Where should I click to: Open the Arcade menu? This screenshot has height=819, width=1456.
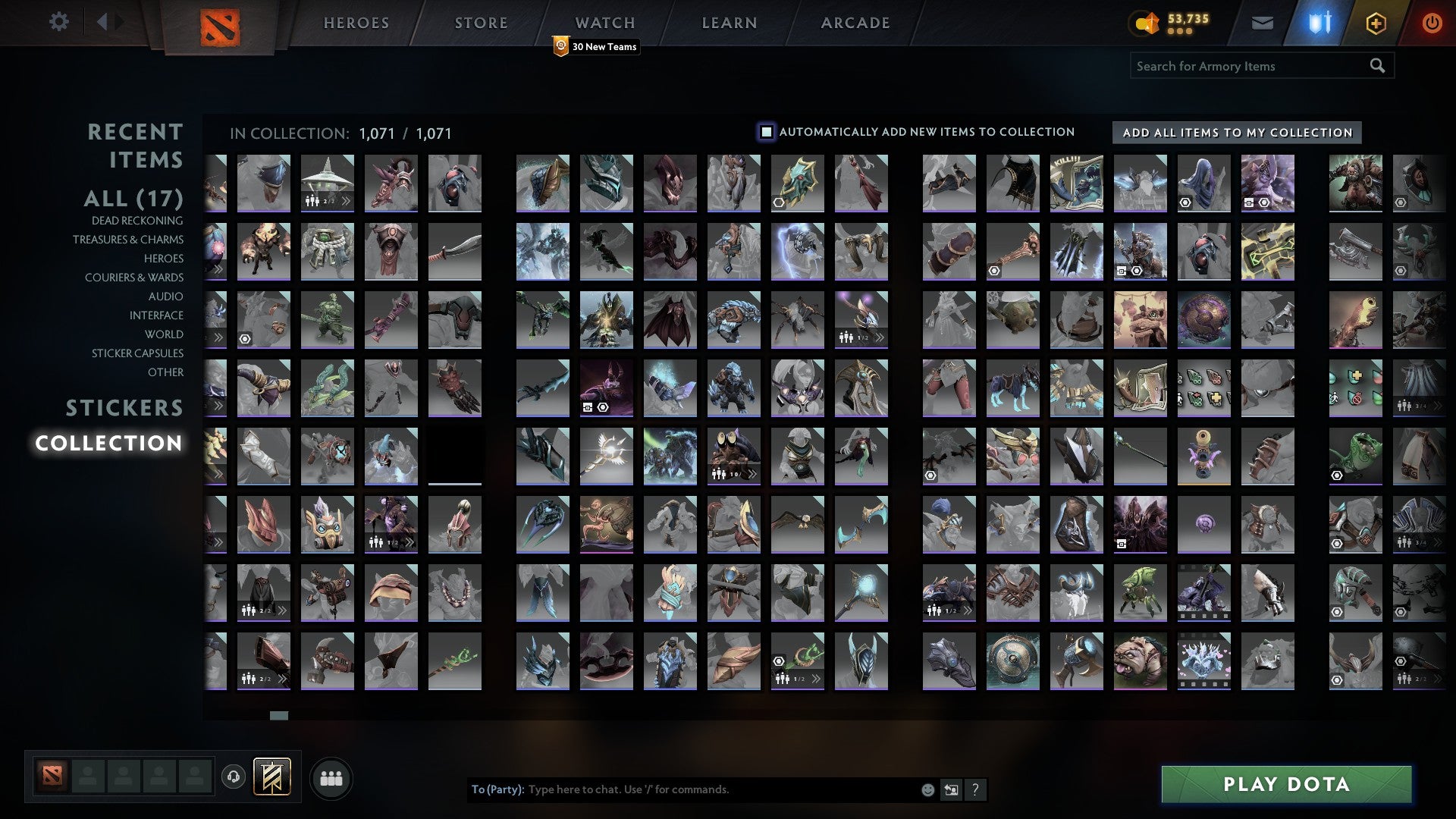(x=855, y=23)
